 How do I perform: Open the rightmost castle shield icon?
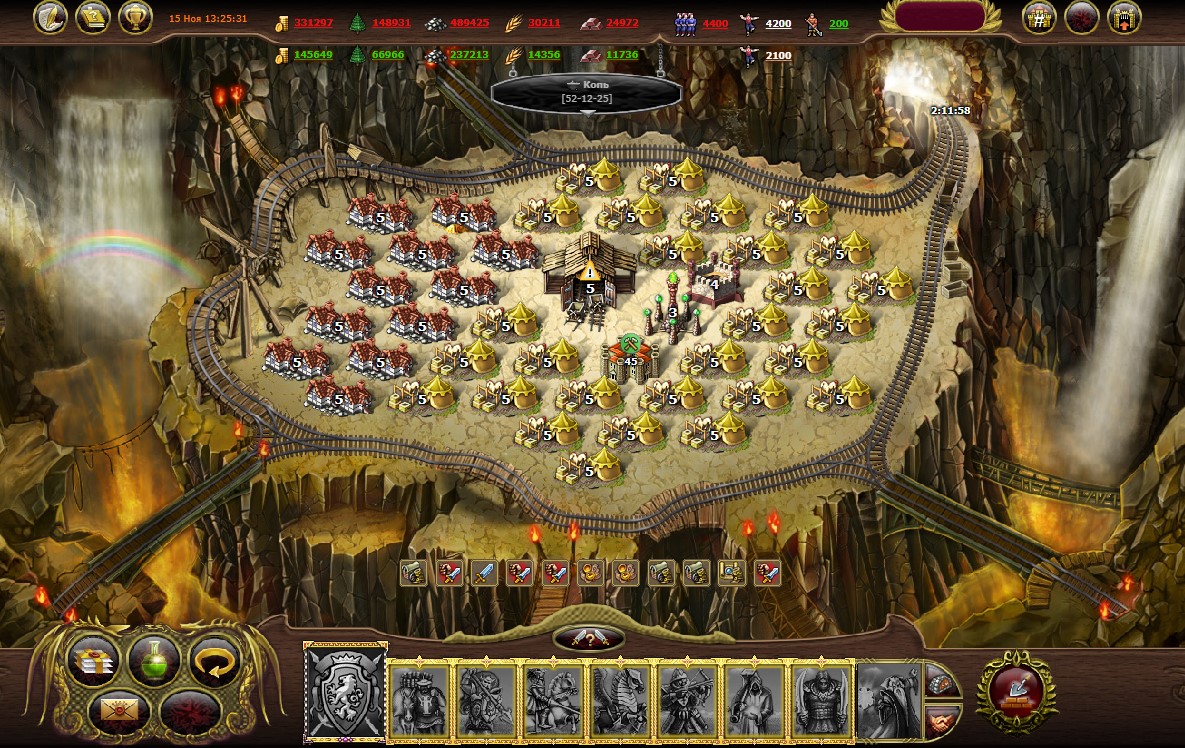coord(1125,17)
